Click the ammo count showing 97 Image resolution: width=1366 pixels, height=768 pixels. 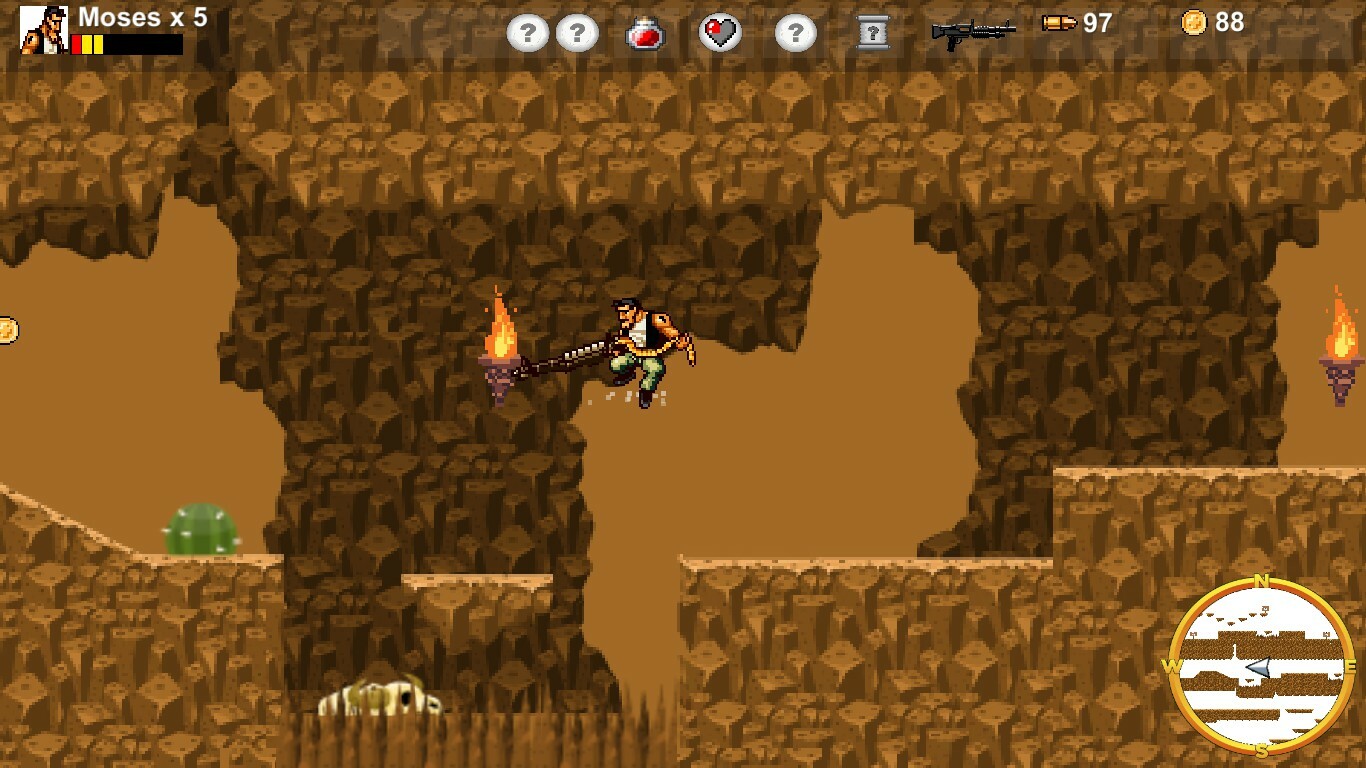click(1094, 24)
